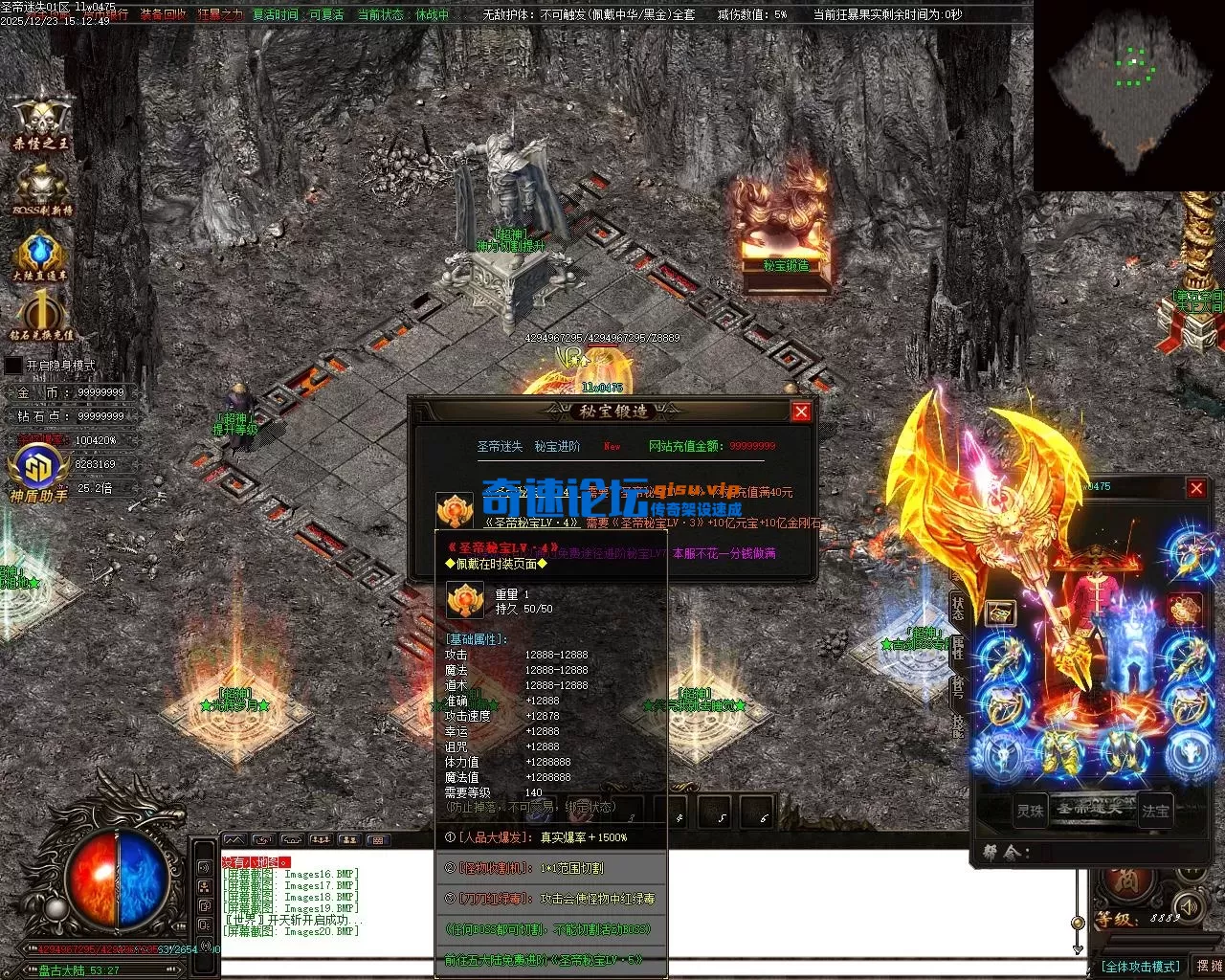Open the 法宝 slot button
Viewport: 1225px width, 980px height.
pyautogui.click(x=1155, y=811)
